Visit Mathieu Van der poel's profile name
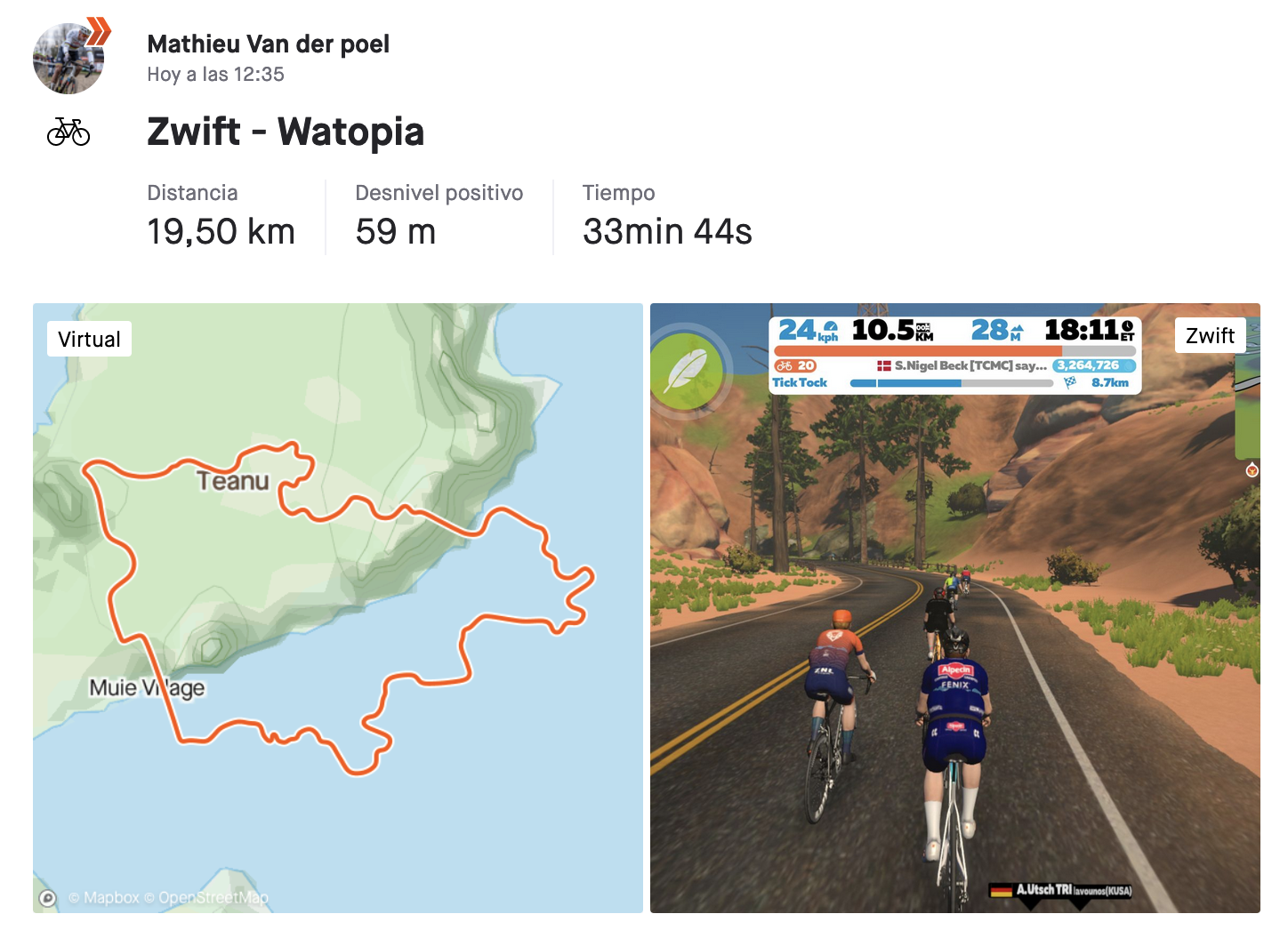The height and width of the screenshot is (930, 1288). coord(268,44)
